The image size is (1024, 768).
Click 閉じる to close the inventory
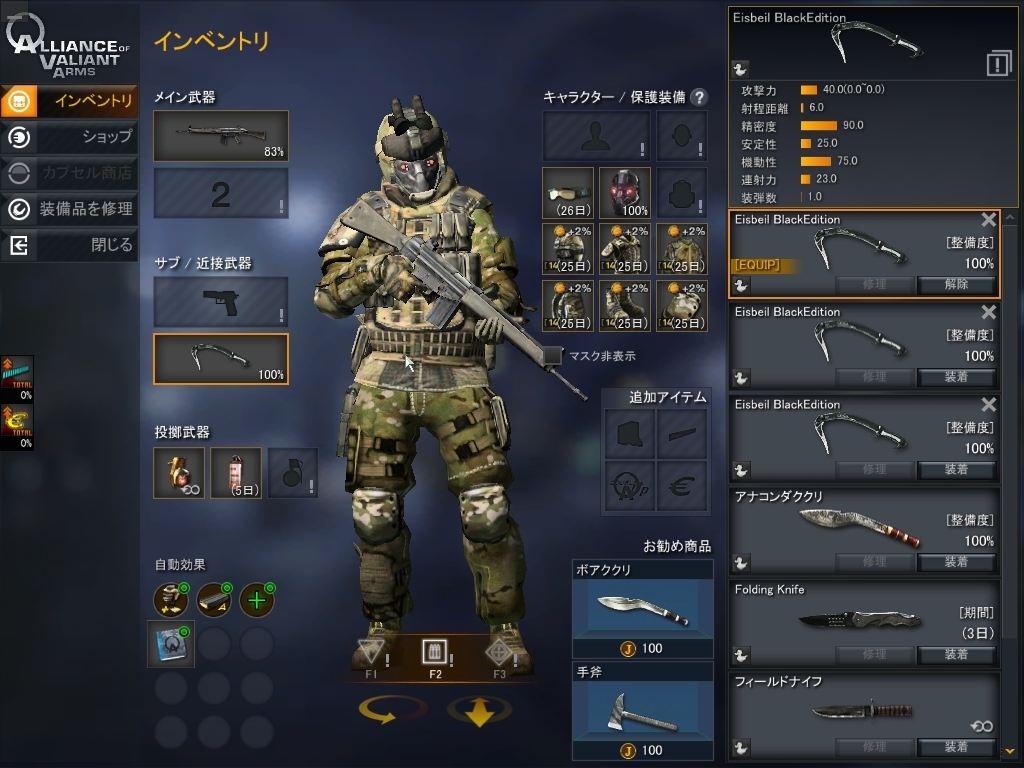70,245
